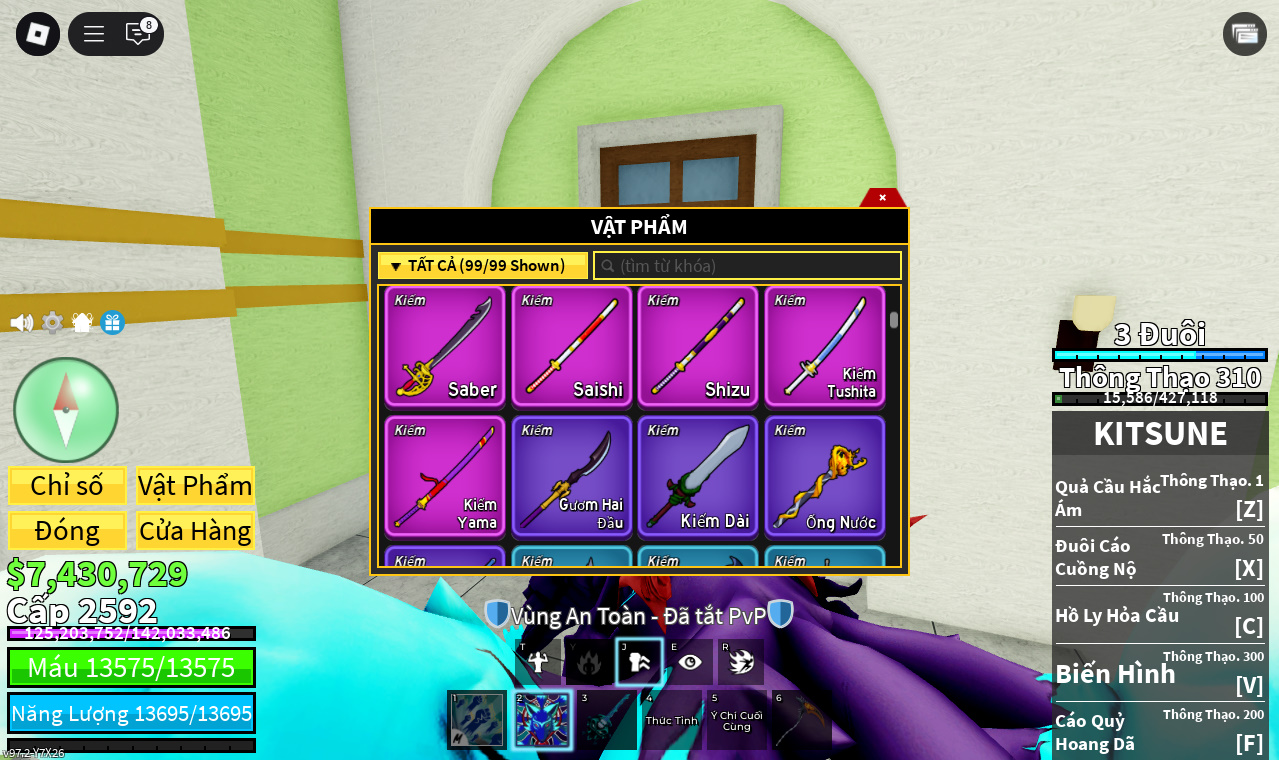Viewport: 1279px width, 760px height.
Task: Select the Saber sword item
Action: [445, 346]
